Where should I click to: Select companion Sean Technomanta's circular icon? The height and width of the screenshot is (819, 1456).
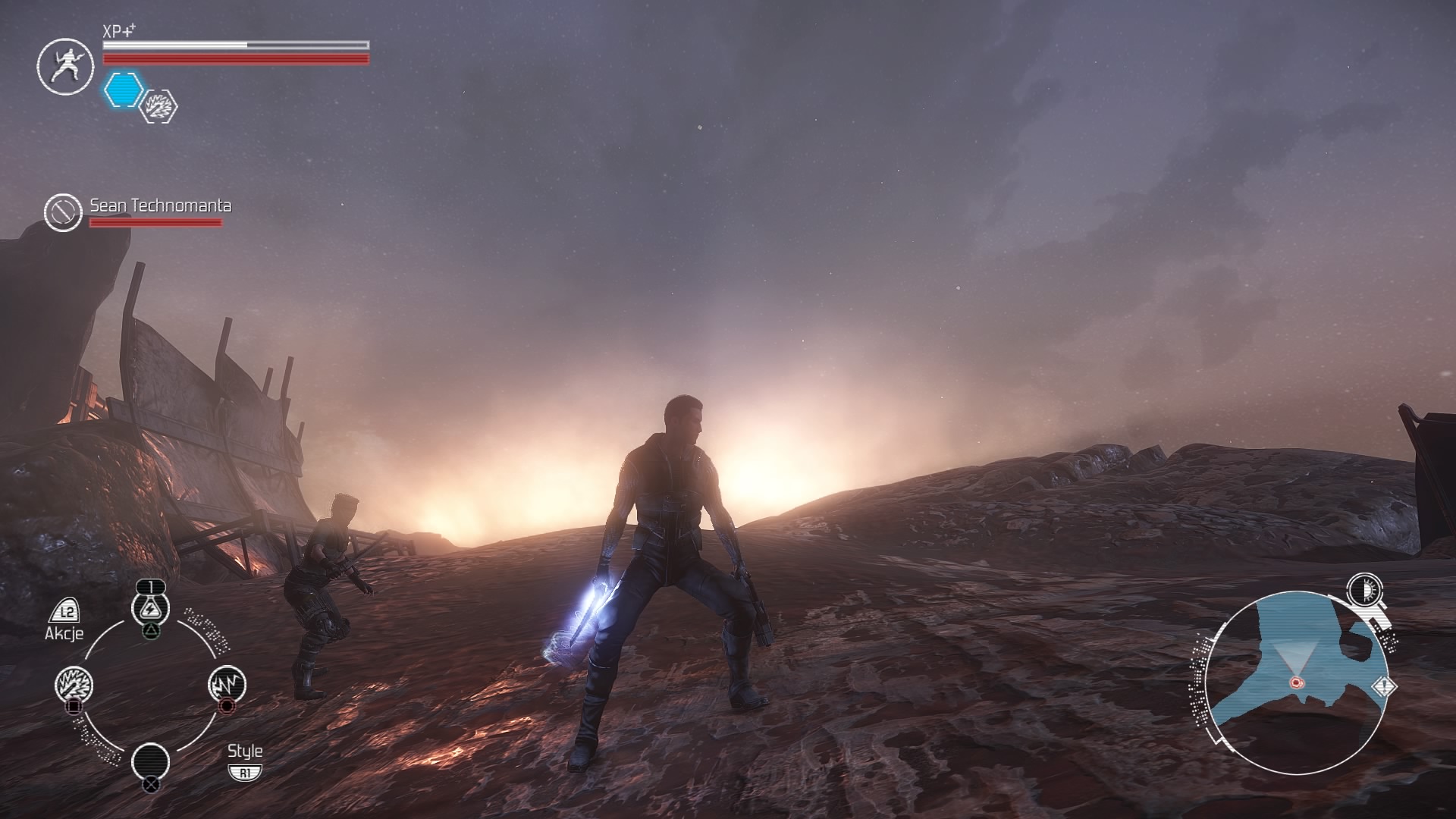pos(62,212)
